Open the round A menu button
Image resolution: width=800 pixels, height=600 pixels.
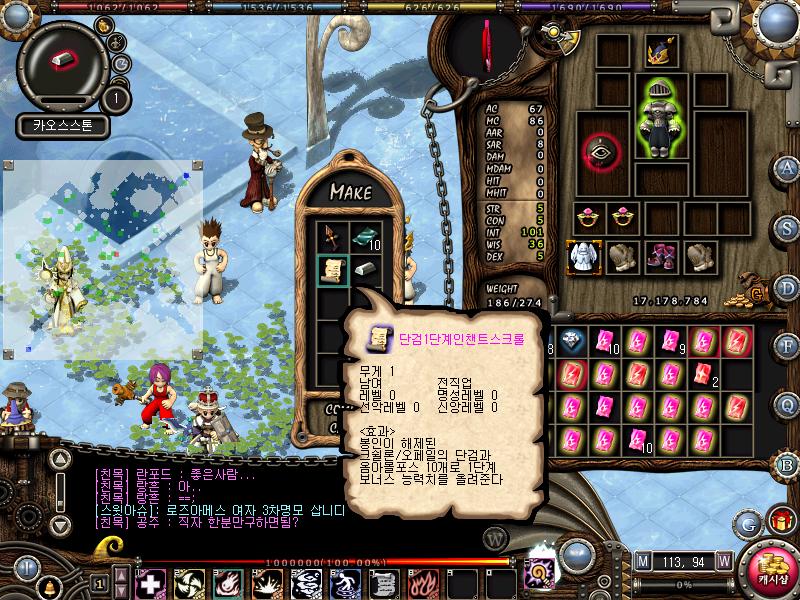[x=788, y=167]
